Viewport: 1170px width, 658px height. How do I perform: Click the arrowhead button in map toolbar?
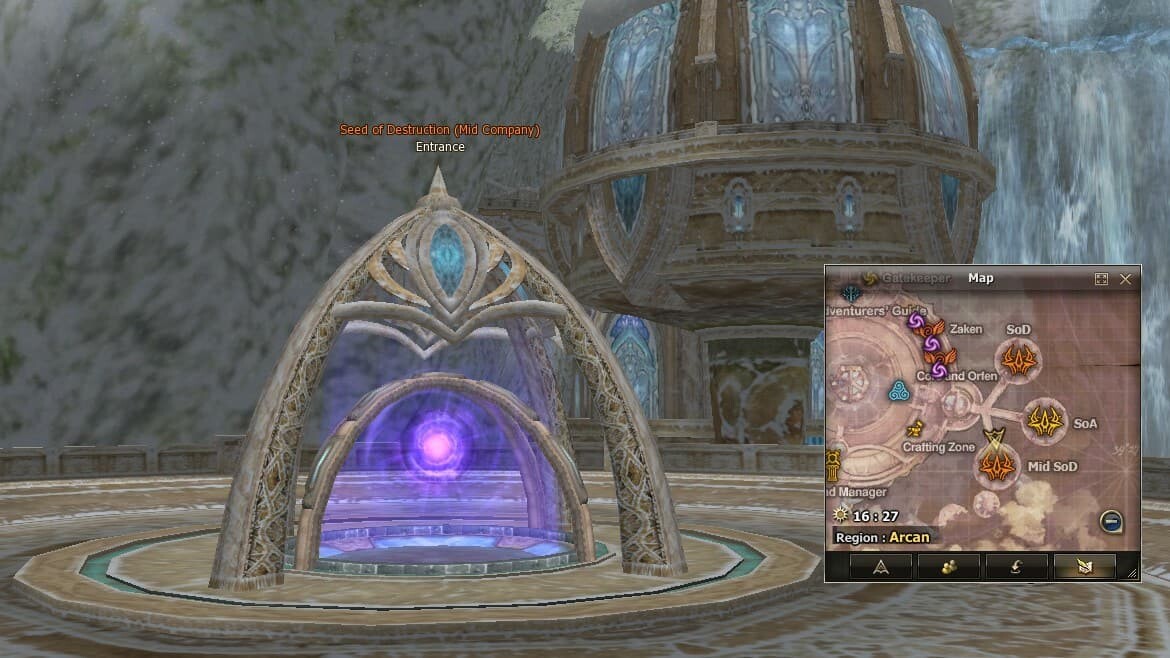tap(881, 566)
